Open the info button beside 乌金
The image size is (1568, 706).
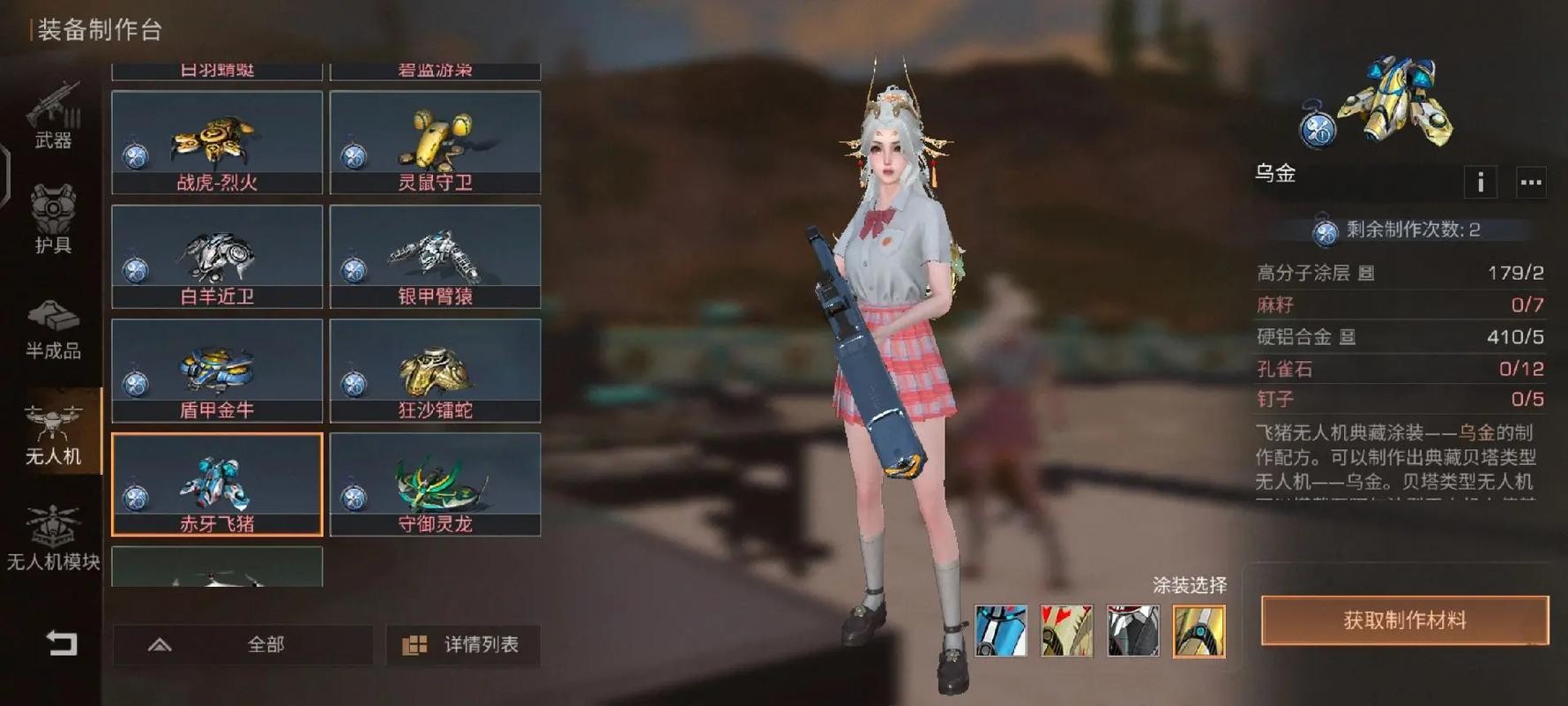pyautogui.click(x=1480, y=183)
